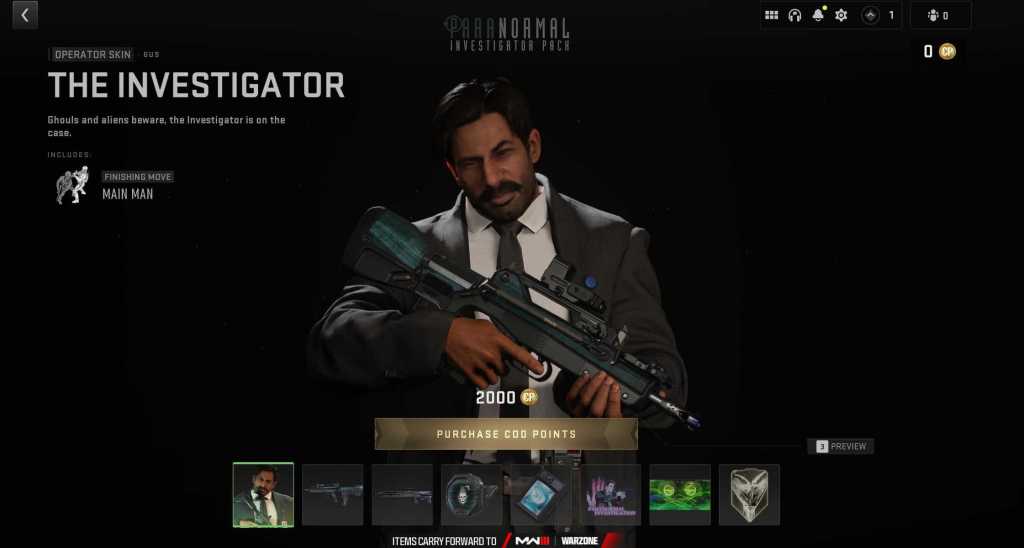The image size is (1024, 548).
Task: Open settings gear icon
Action: (x=841, y=15)
